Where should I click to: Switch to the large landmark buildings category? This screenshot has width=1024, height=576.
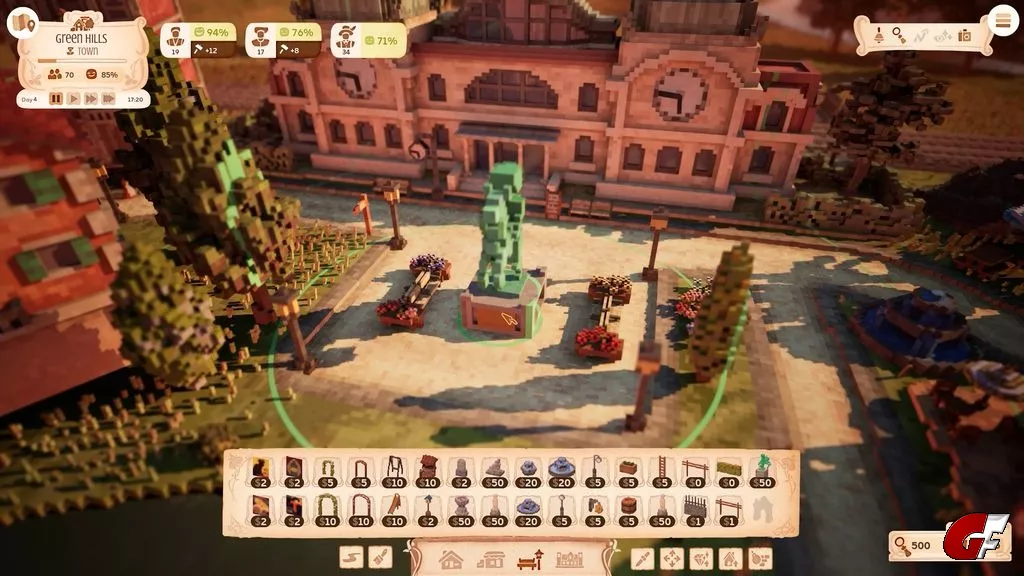tap(568, 559)
